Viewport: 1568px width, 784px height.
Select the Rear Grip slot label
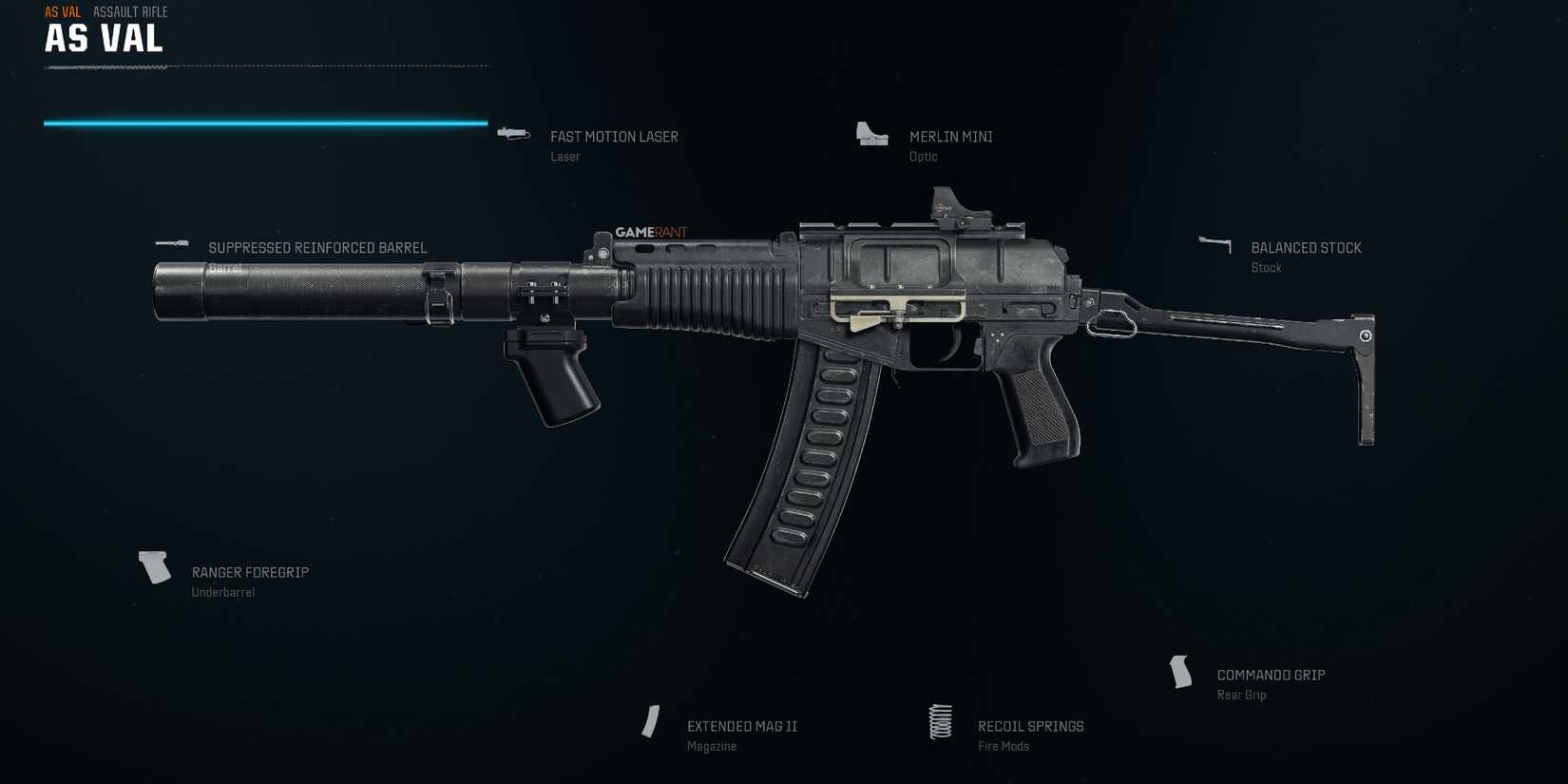1242,694
